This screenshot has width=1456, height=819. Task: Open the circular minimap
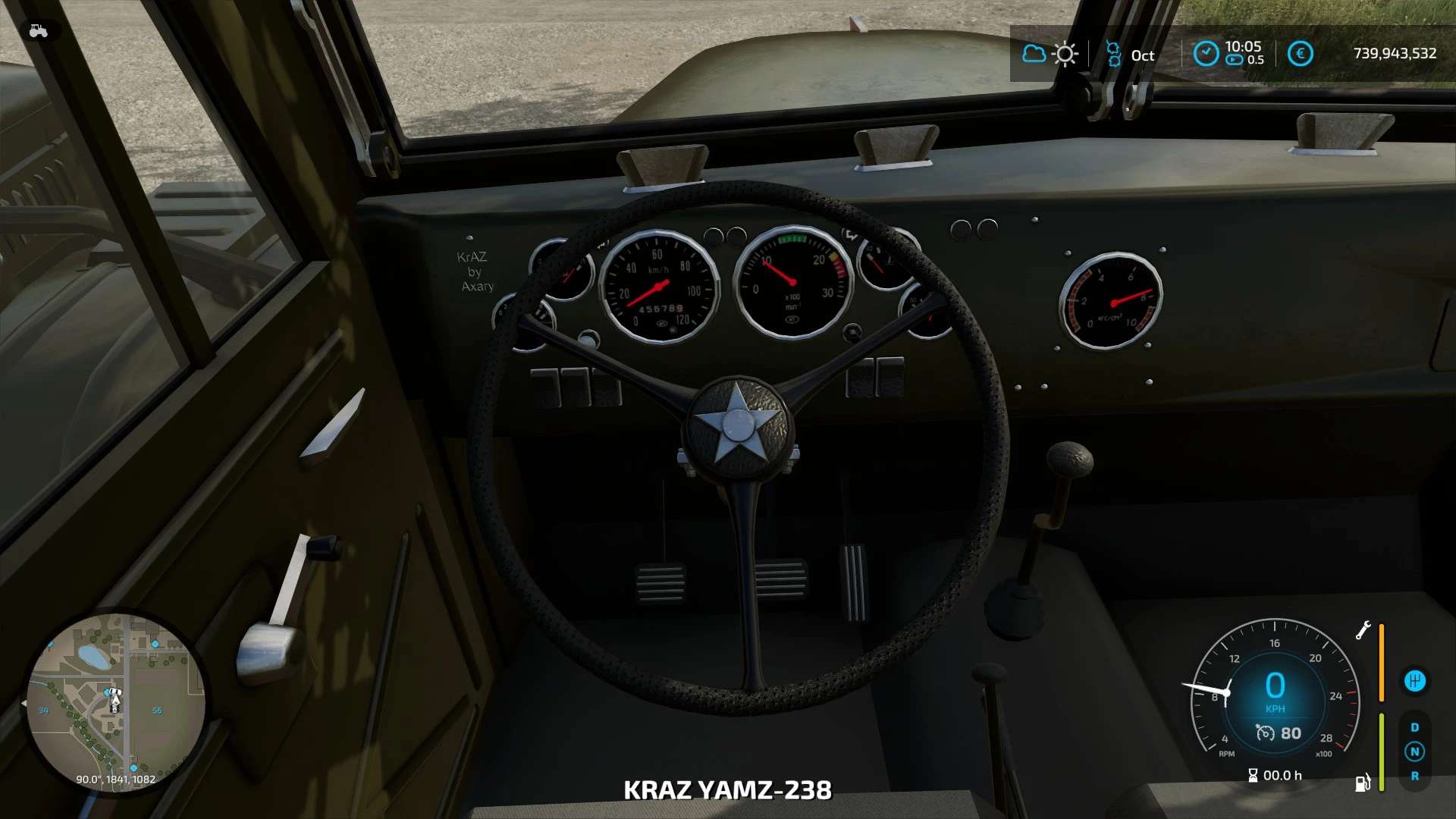click(115, 702)
